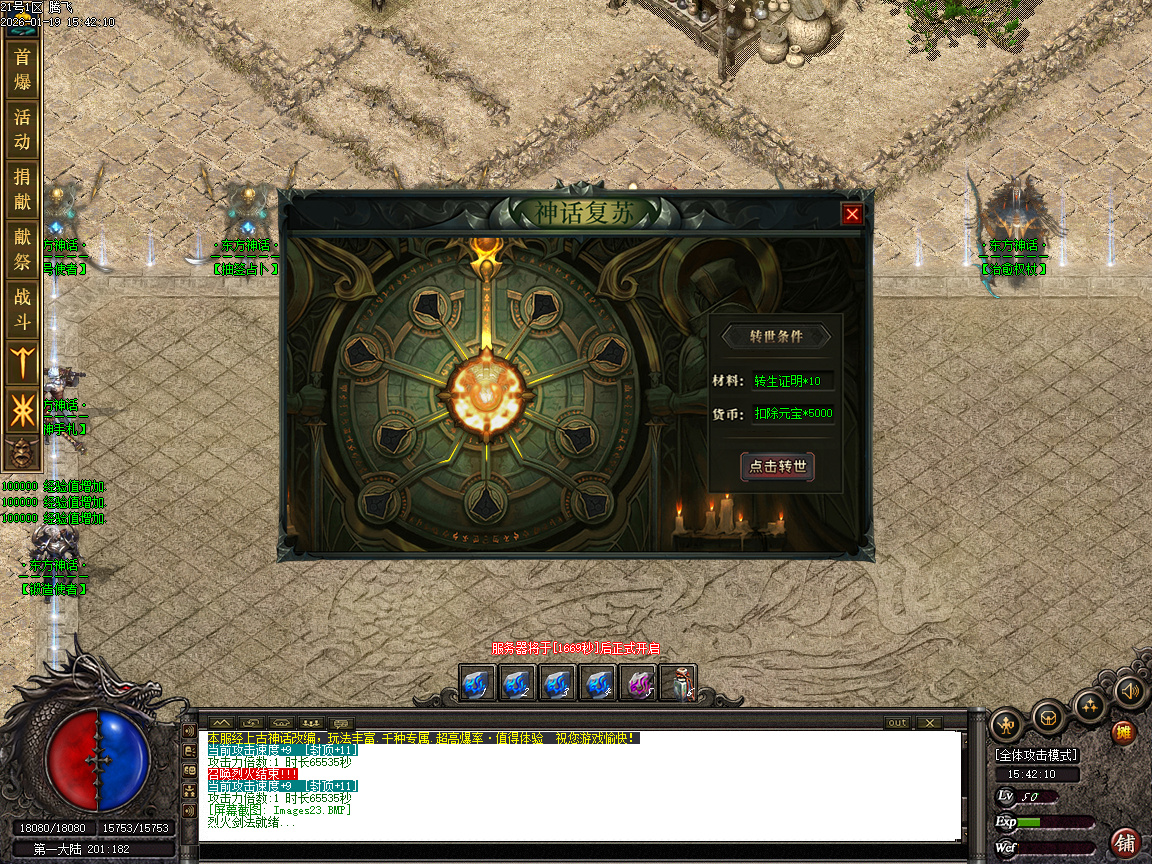Click the chat panel 'out' button

point(897,723)
